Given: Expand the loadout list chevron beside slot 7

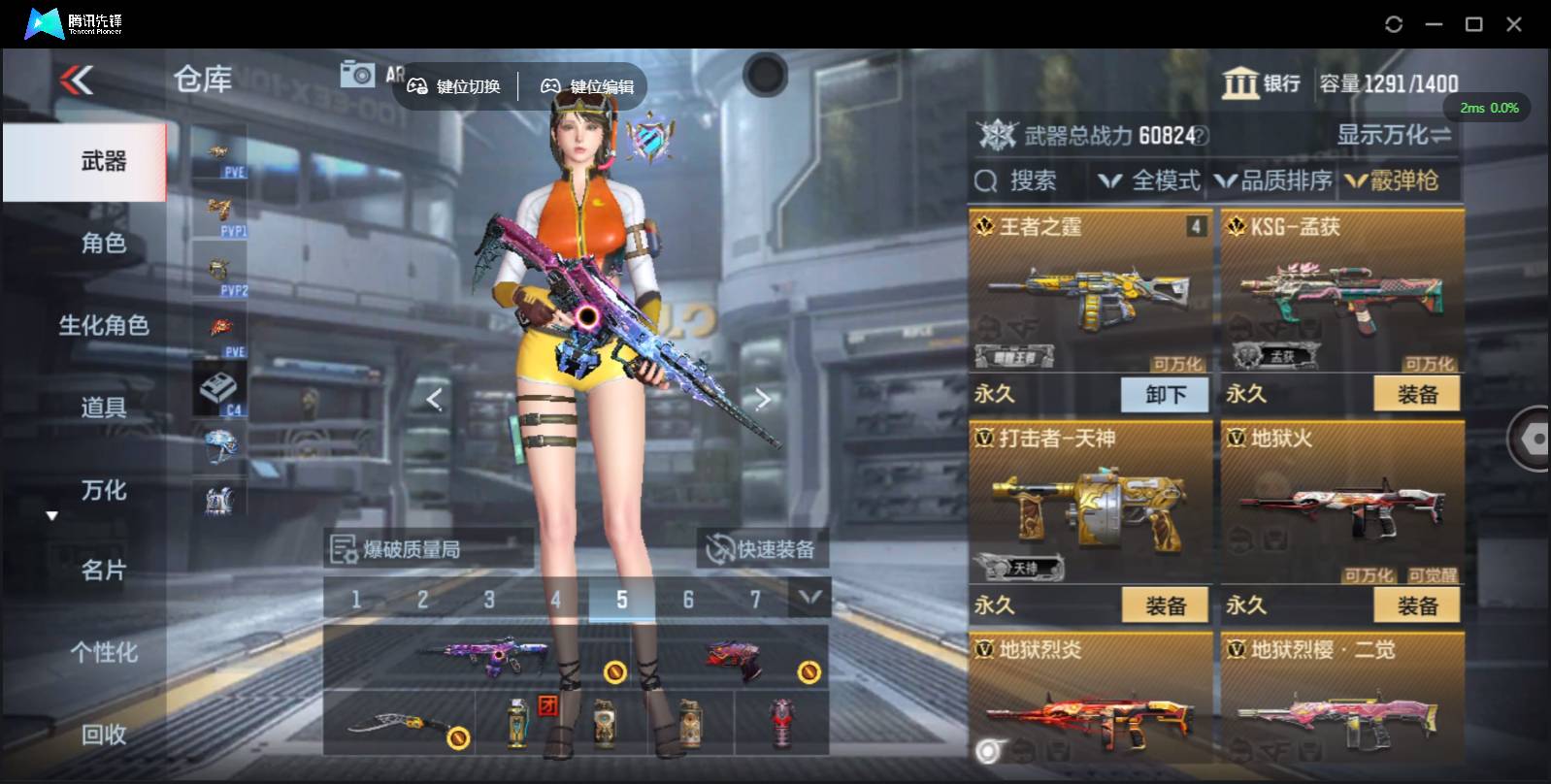Looking at the screenshot, I should click(x=808, y=599).
